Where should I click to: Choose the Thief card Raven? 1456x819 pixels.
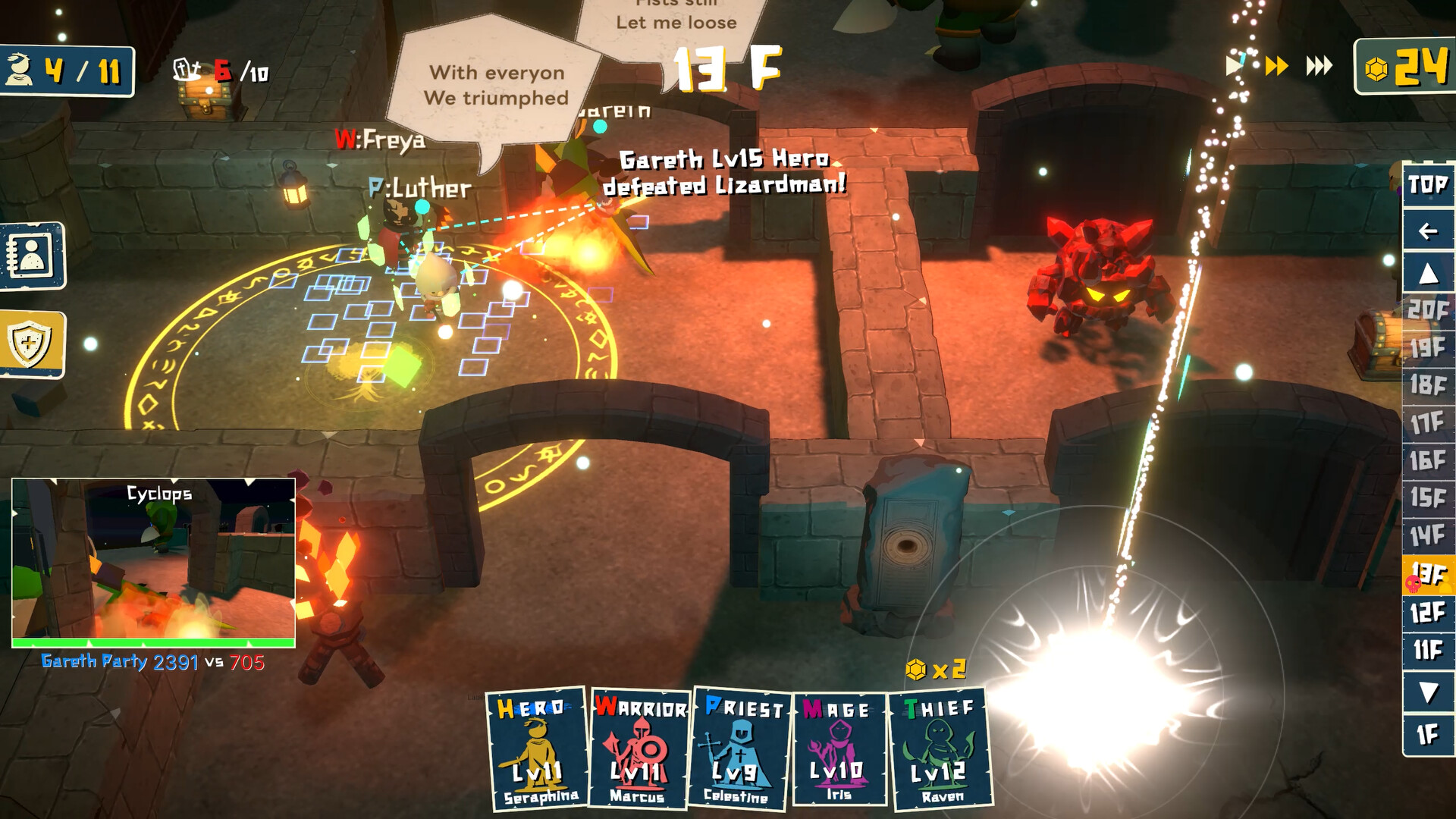click(x=940, y=749)
